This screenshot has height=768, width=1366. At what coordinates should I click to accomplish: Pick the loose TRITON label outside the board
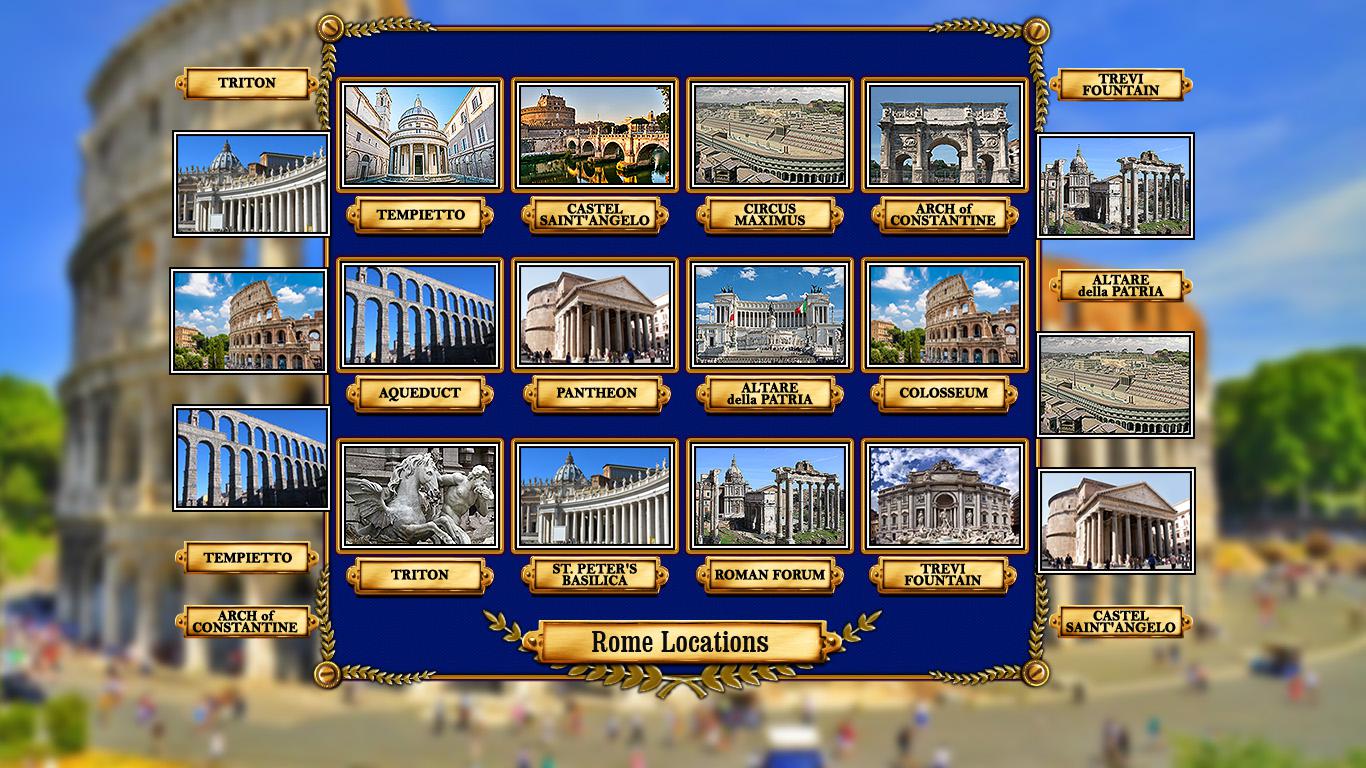(247, 83)
